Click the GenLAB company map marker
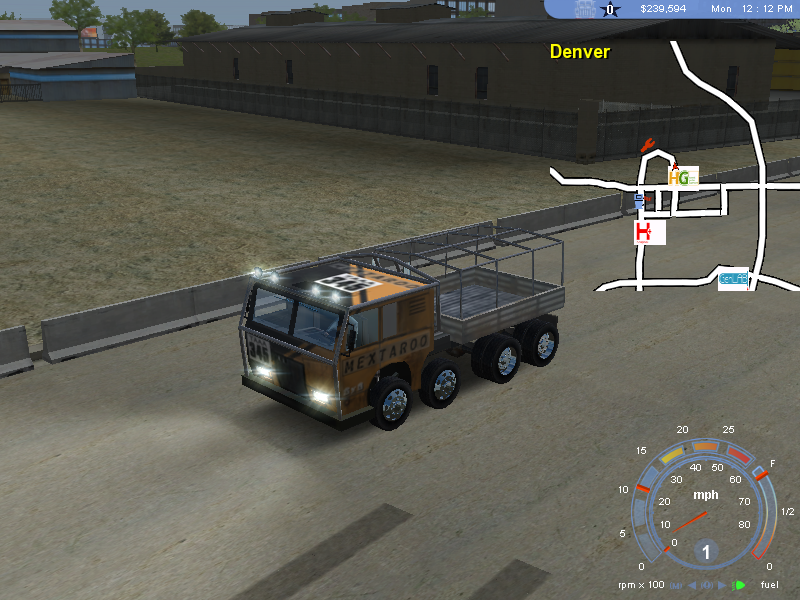 pyautogui.click(x=733, y=279)
